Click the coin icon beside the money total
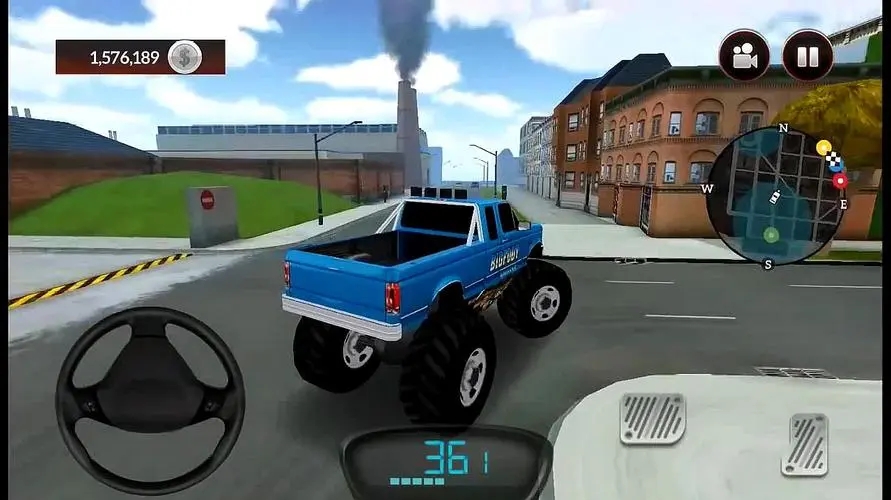This screenshot has width=891, height=500. (184, 57)
